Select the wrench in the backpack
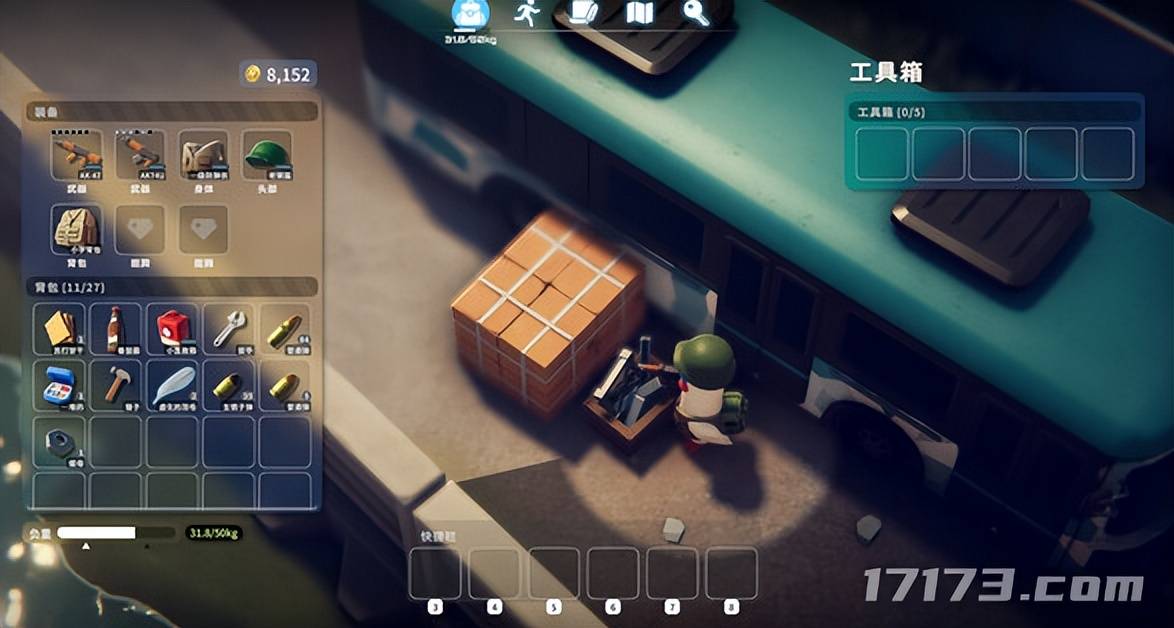 (x=229, y=329)
